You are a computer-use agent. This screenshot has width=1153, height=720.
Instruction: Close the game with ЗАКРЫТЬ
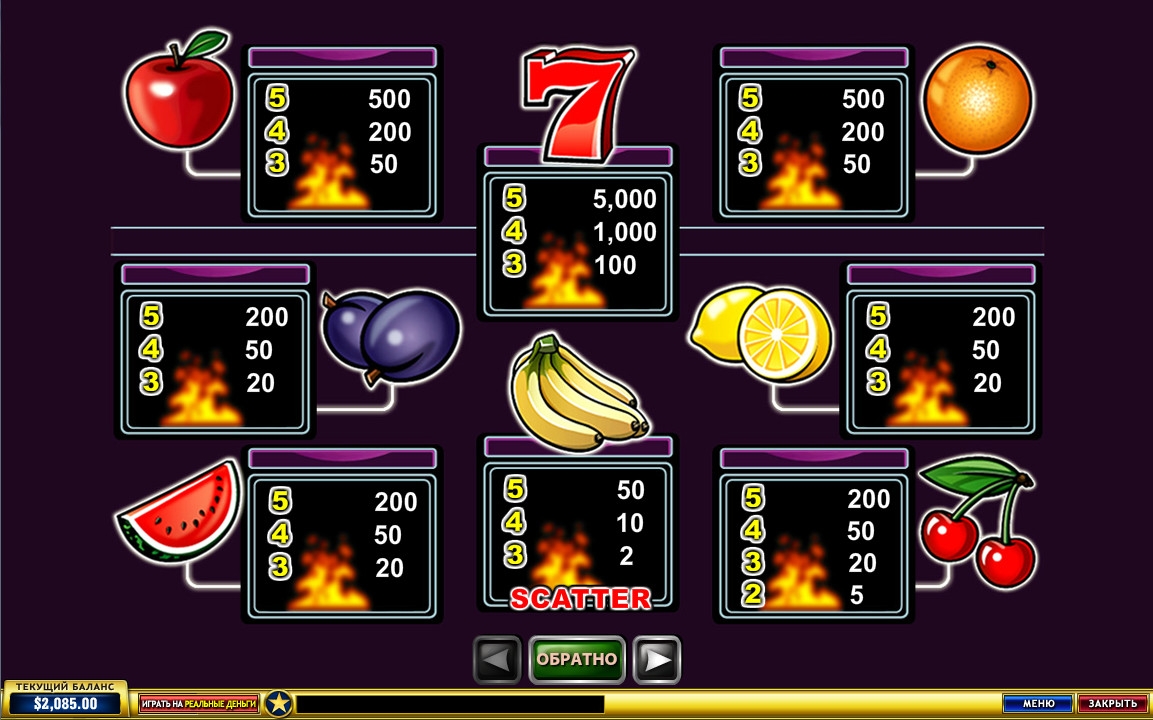[1112, 704]
